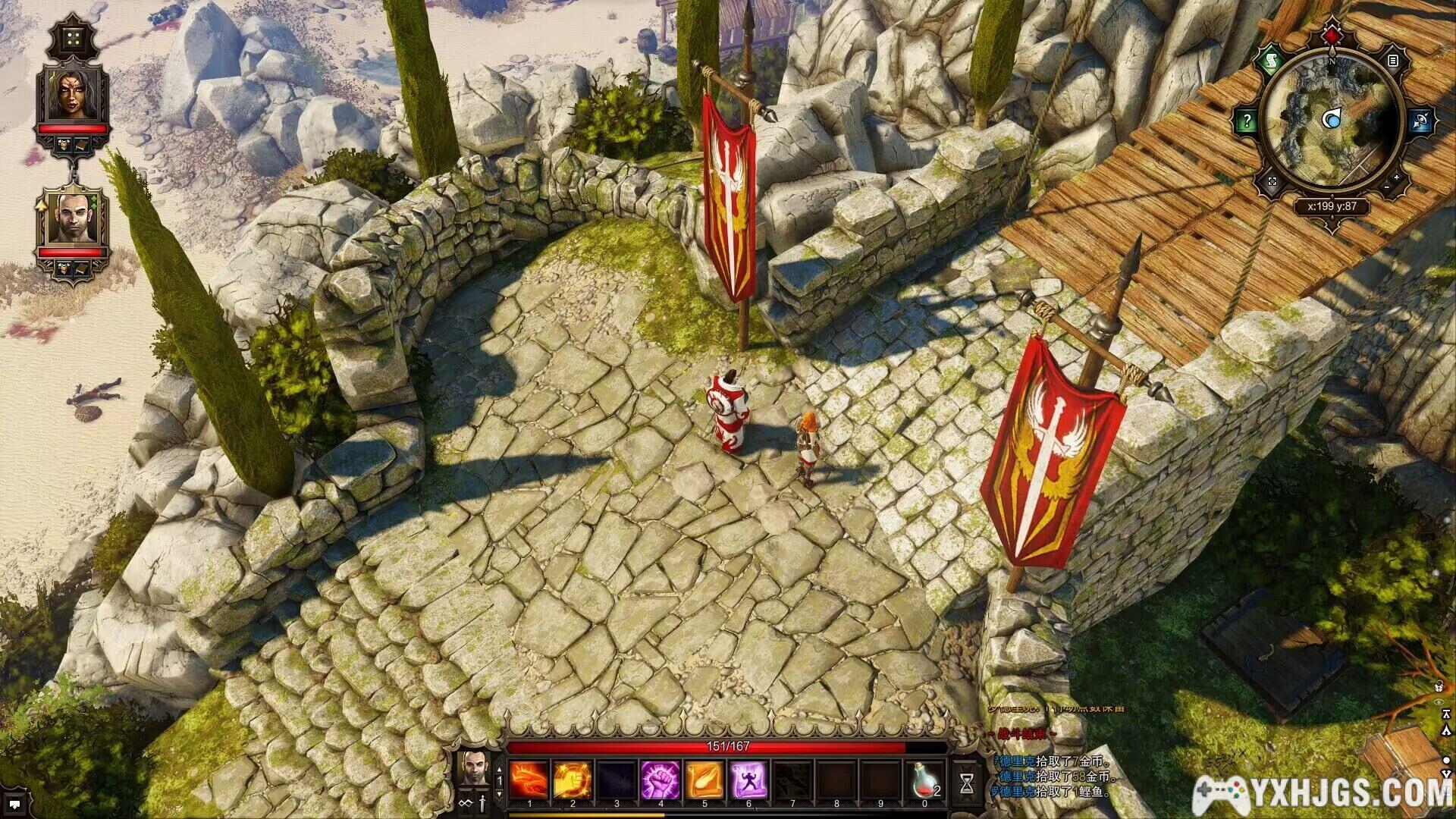The image size is (1456, 819).
Task: Select the female party member portrait
Action: [74, 94]
